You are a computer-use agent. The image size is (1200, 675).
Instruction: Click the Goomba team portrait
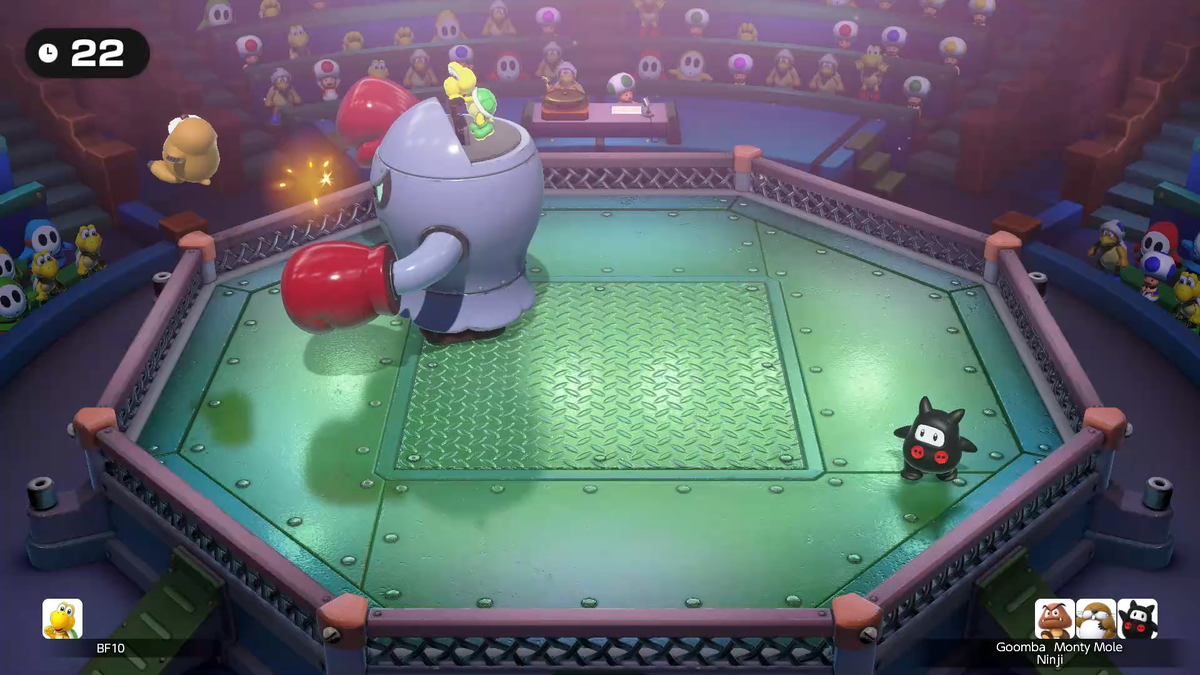1054,619
